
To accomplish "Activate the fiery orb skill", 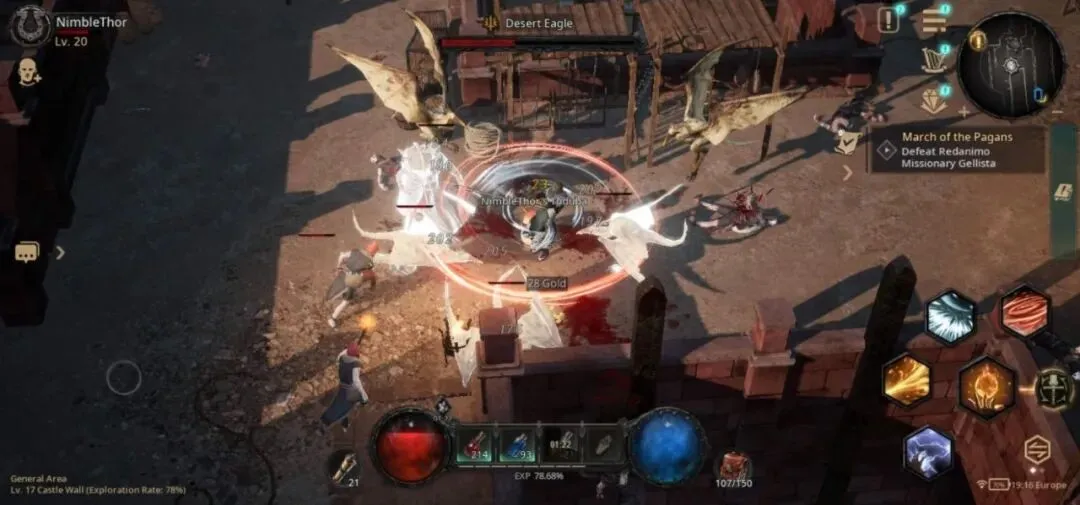I will [986, 387].
